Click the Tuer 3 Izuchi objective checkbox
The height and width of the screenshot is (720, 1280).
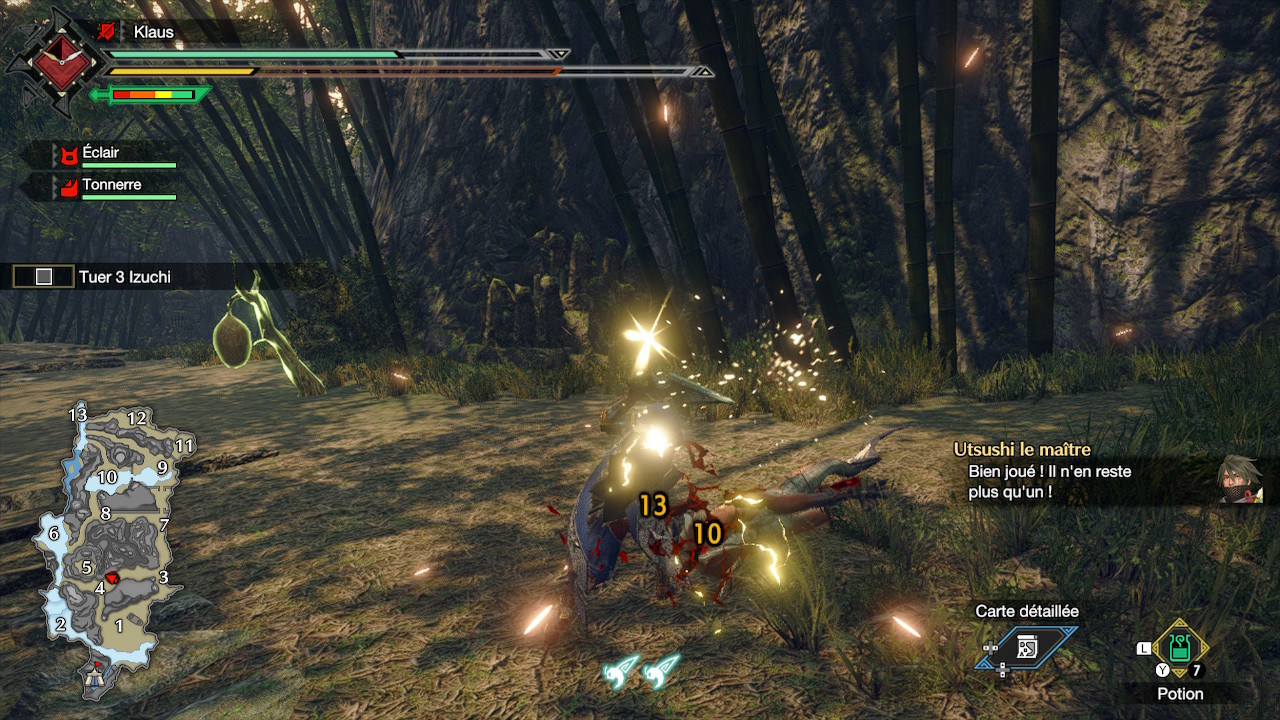tap(44, 277)
